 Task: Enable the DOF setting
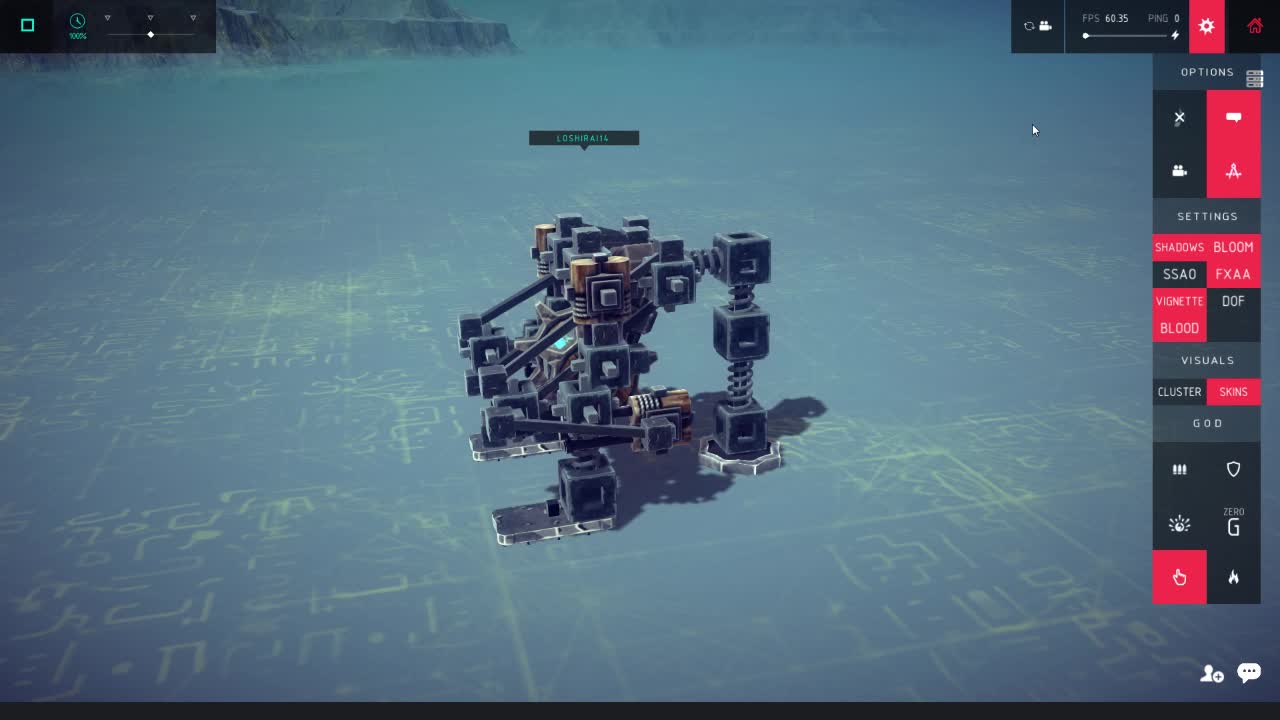(x=1234, y=301)
